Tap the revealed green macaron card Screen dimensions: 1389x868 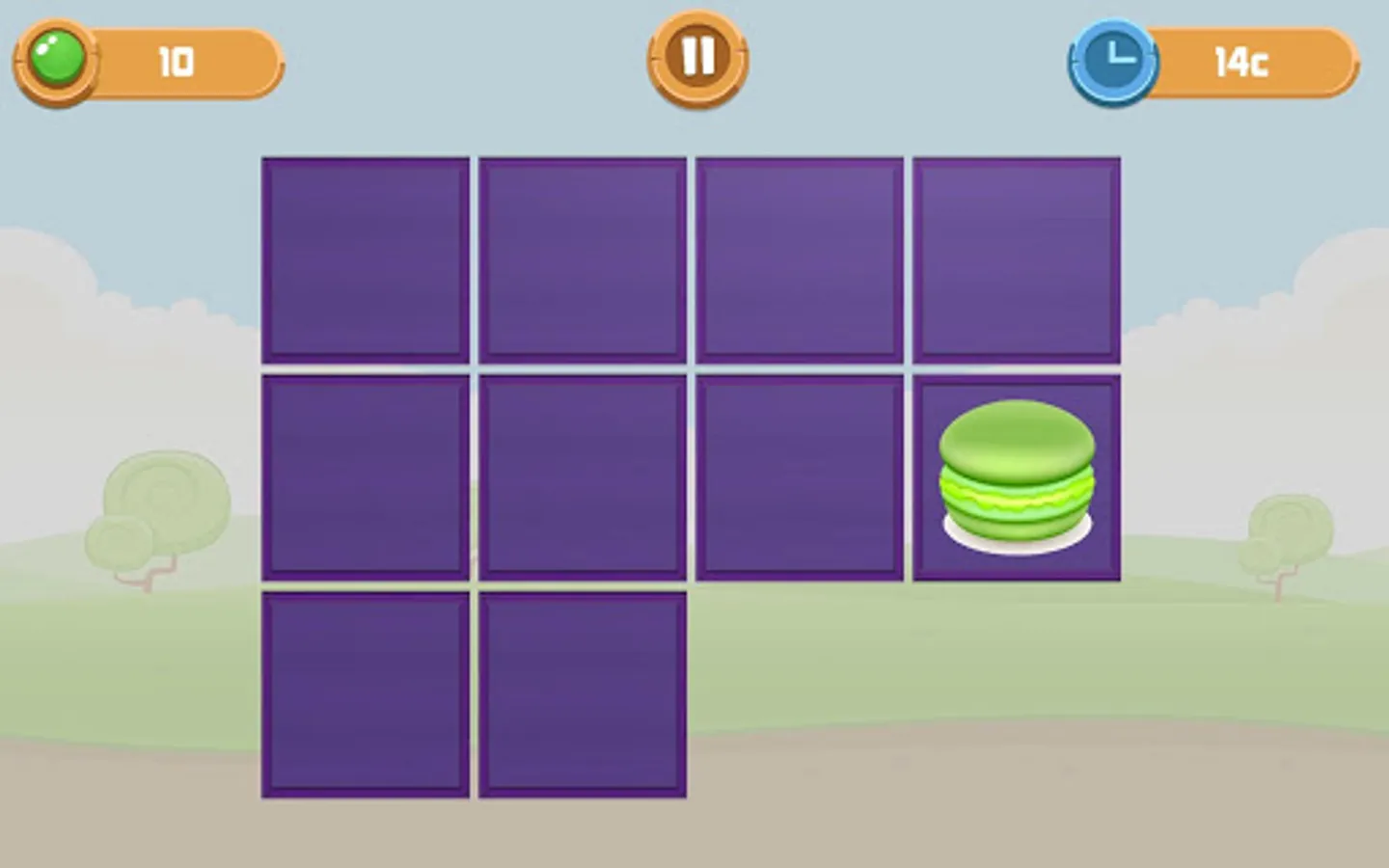1016,477
